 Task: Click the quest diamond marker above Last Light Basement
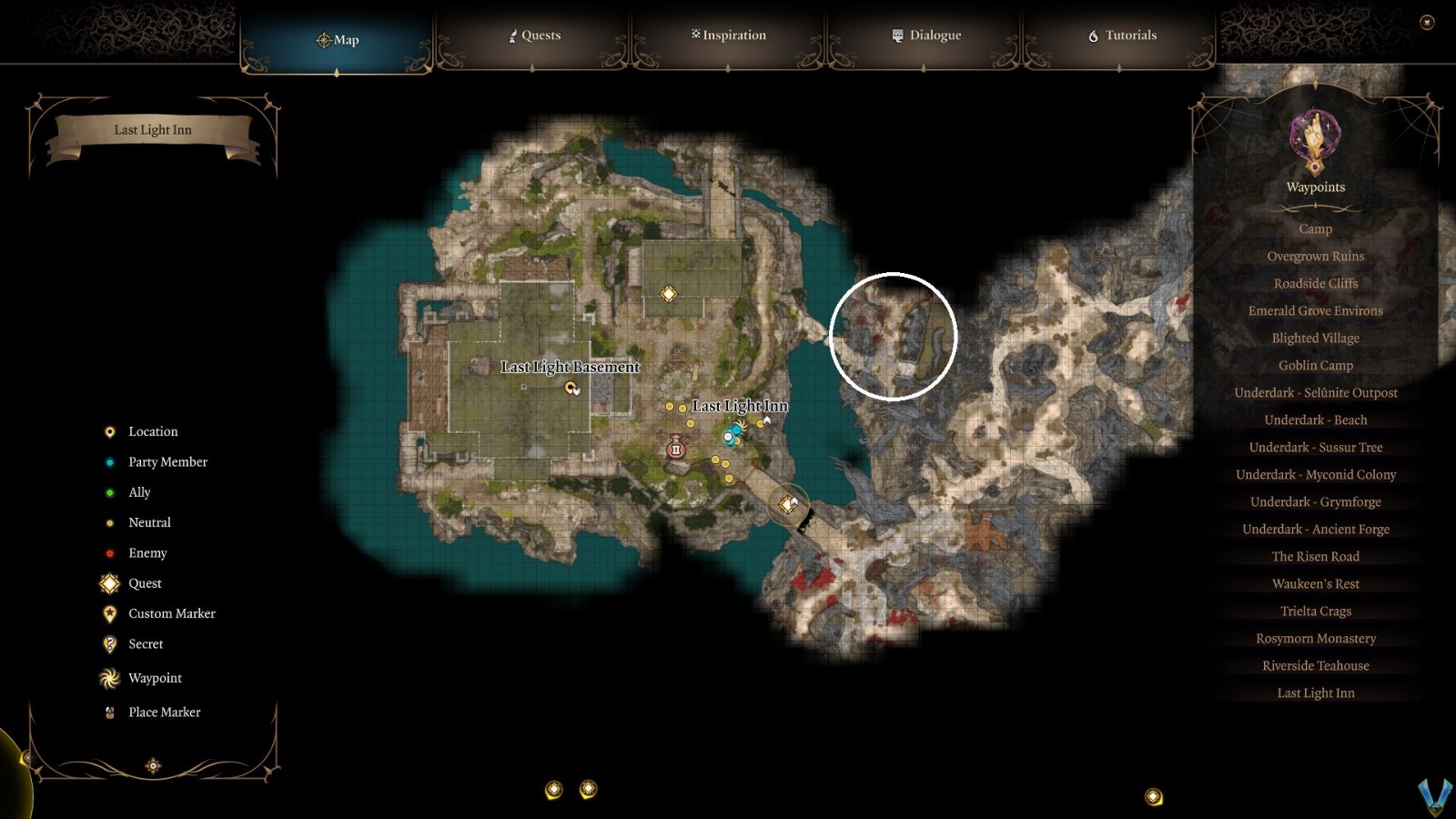[x=671, y=293]
